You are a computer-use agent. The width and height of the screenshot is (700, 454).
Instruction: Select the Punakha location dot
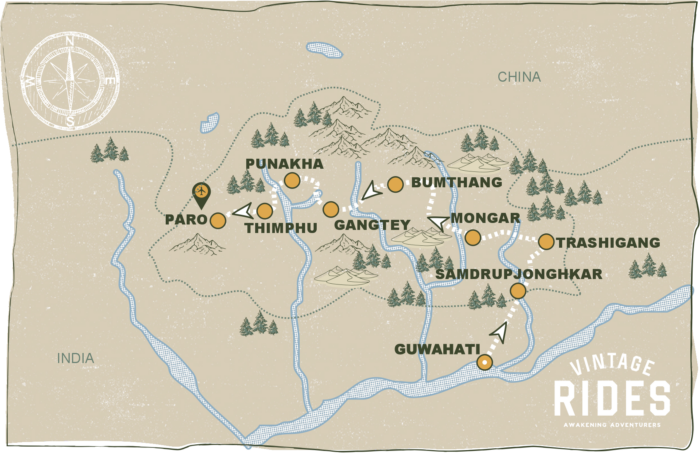tap(291, 180)
